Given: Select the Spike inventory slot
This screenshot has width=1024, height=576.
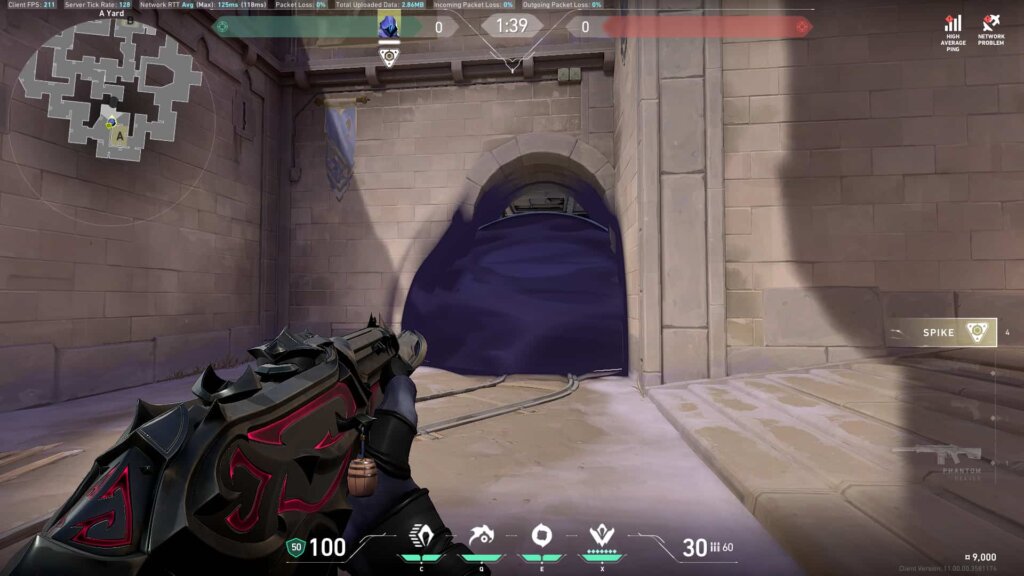Looking at the screenshot, I should click(940, 332).
